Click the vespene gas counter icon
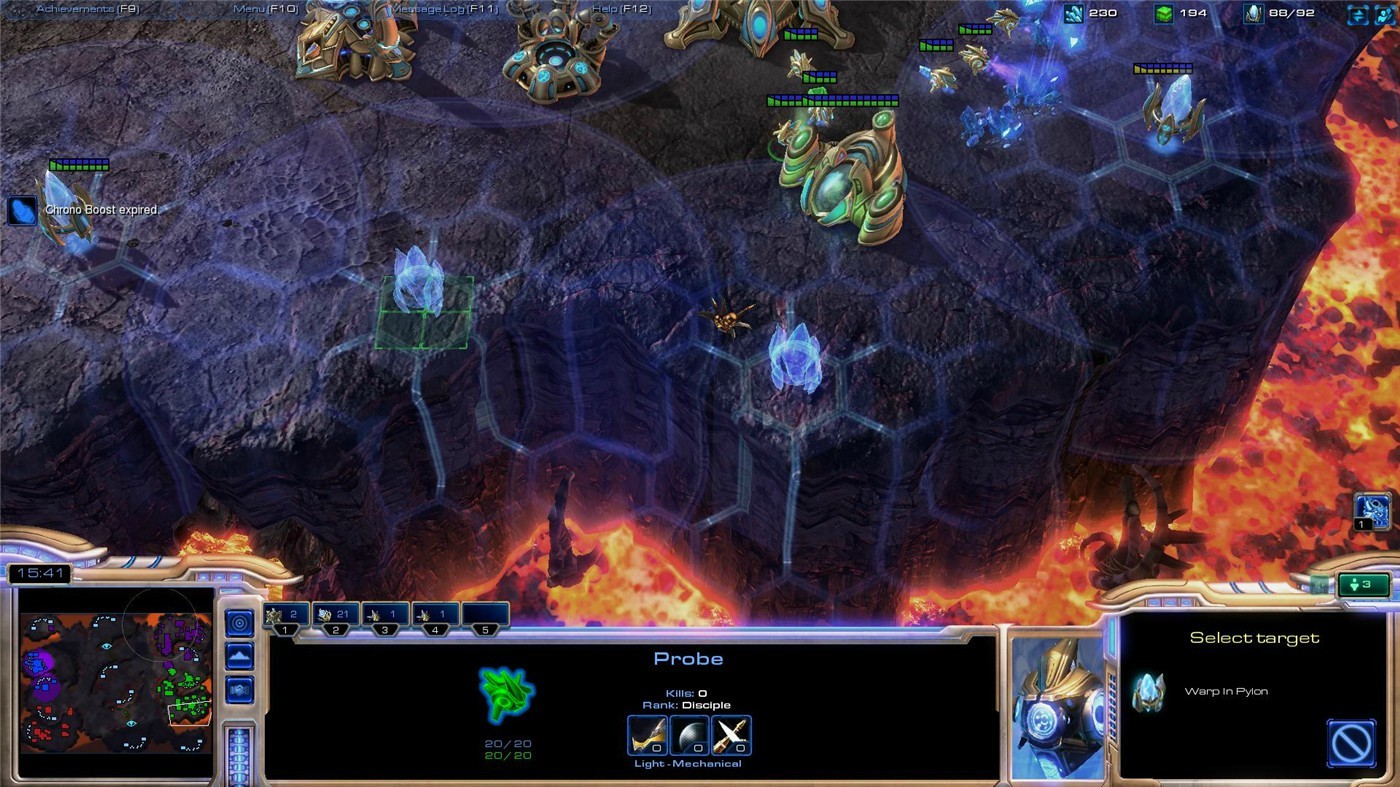 (1165, 12)
